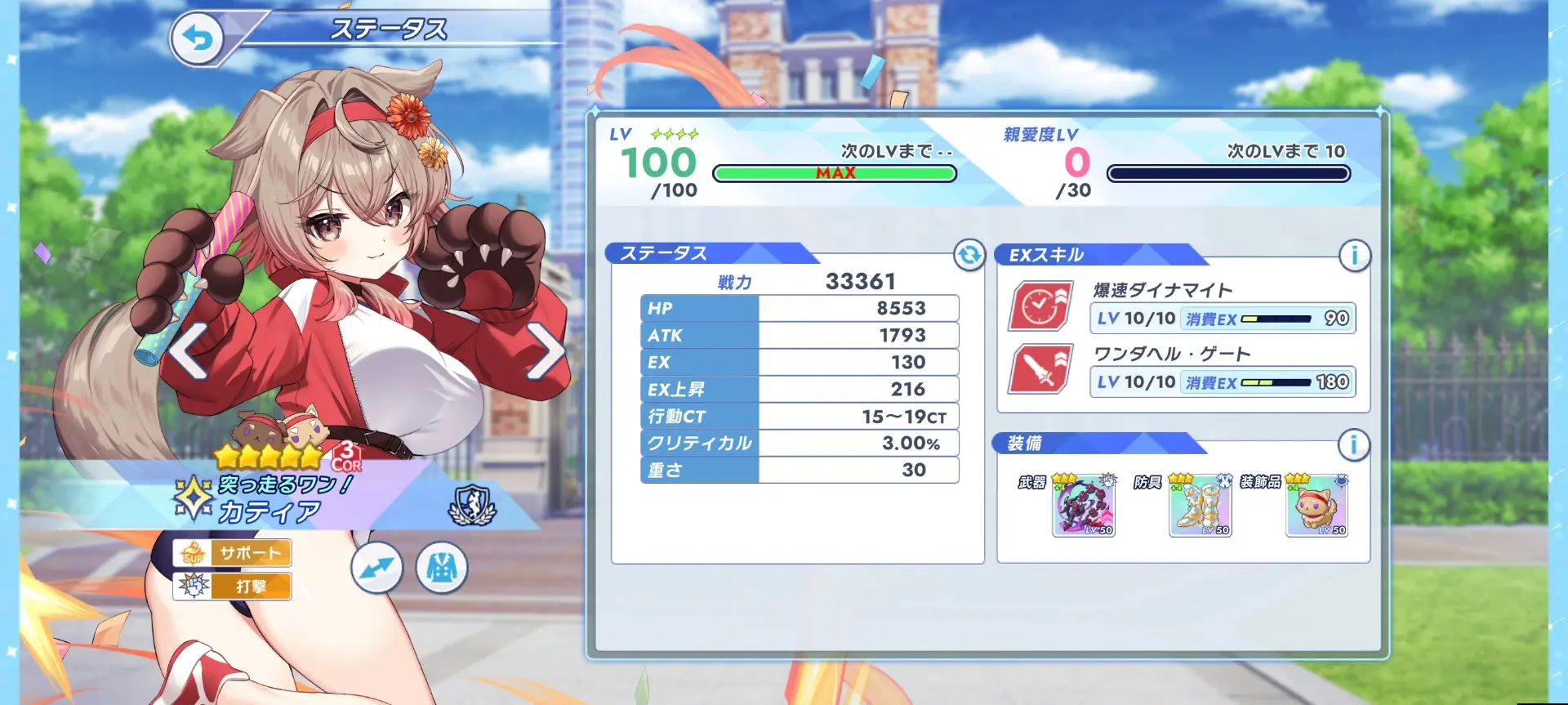The height and width of the screenshot is (705, 1568).
Task: Open EX skill info button
Action: pos(1354,256)
